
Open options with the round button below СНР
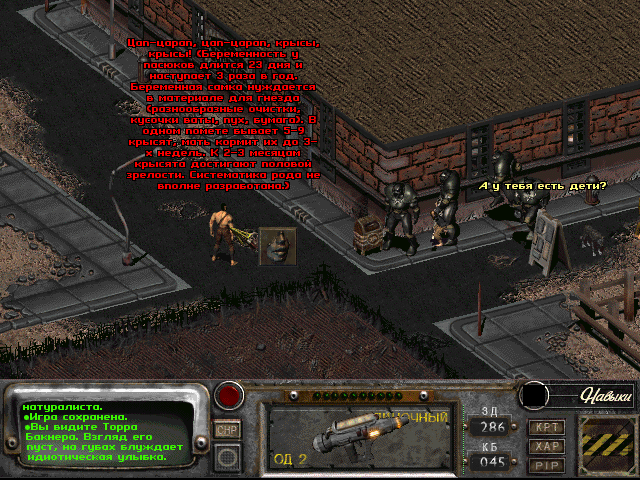tap(229, 457)
